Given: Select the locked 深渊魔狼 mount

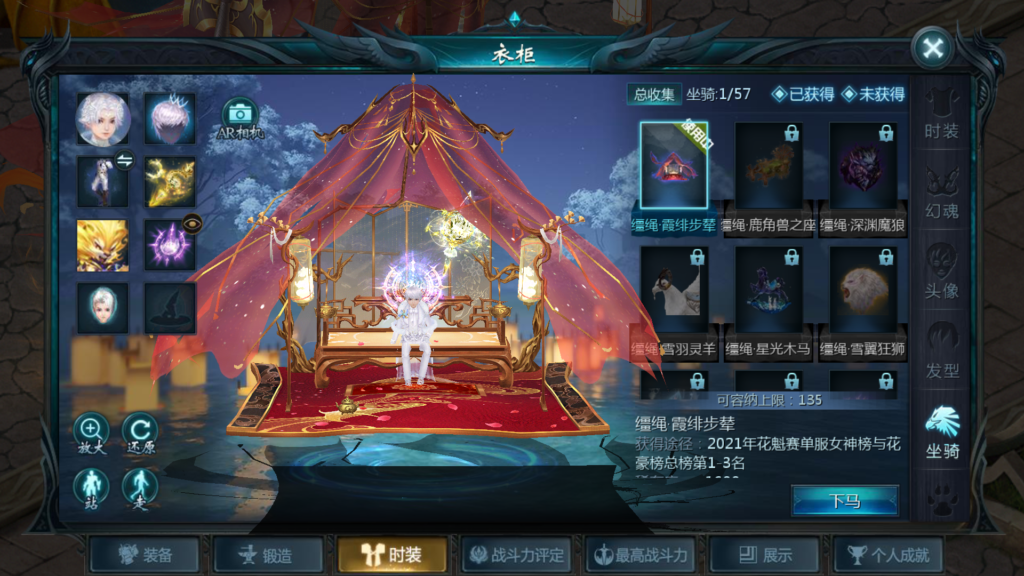Looking at the screenshot, I should (x=862, y=166).
